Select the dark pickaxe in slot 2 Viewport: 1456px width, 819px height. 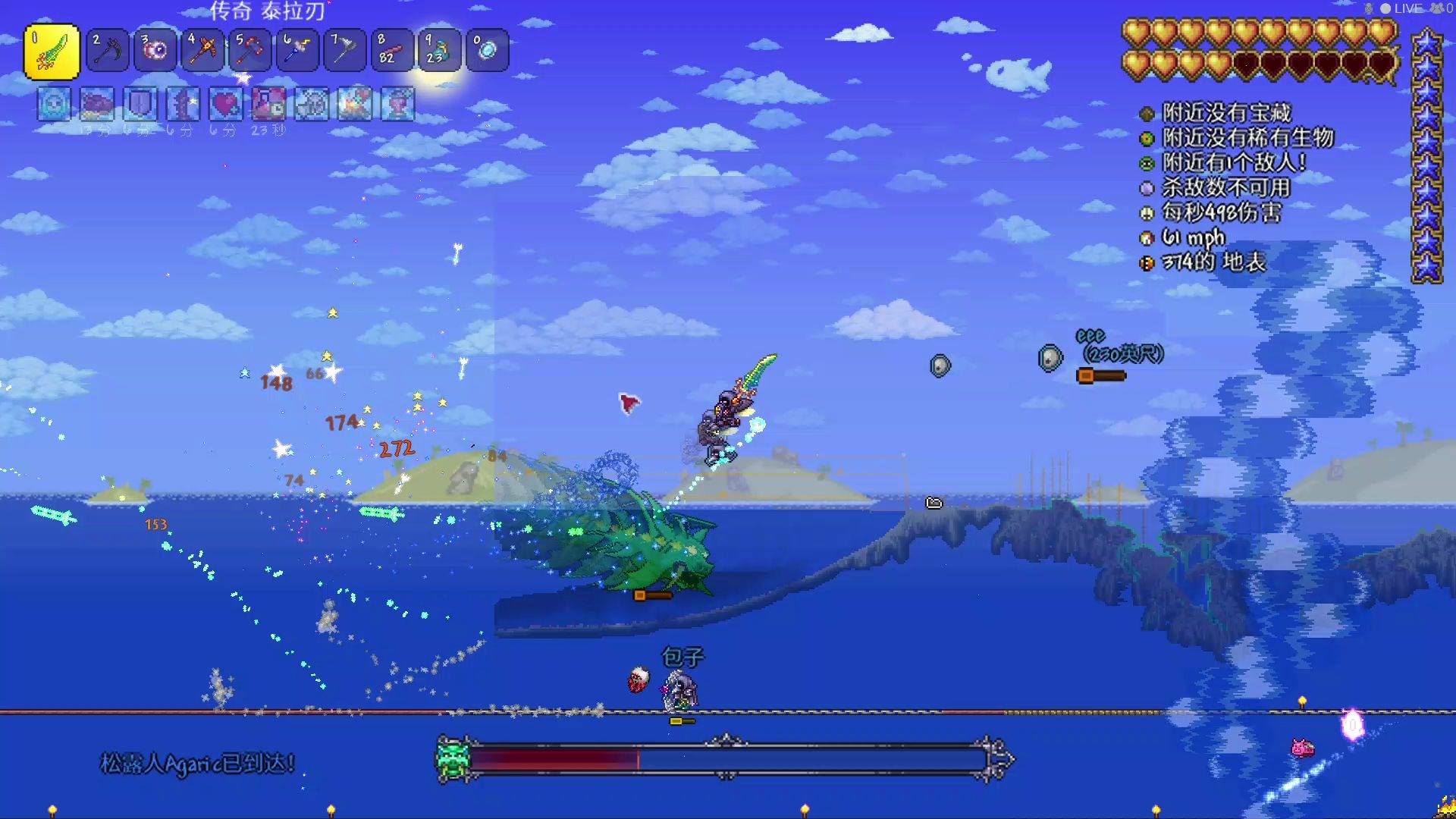108,51
